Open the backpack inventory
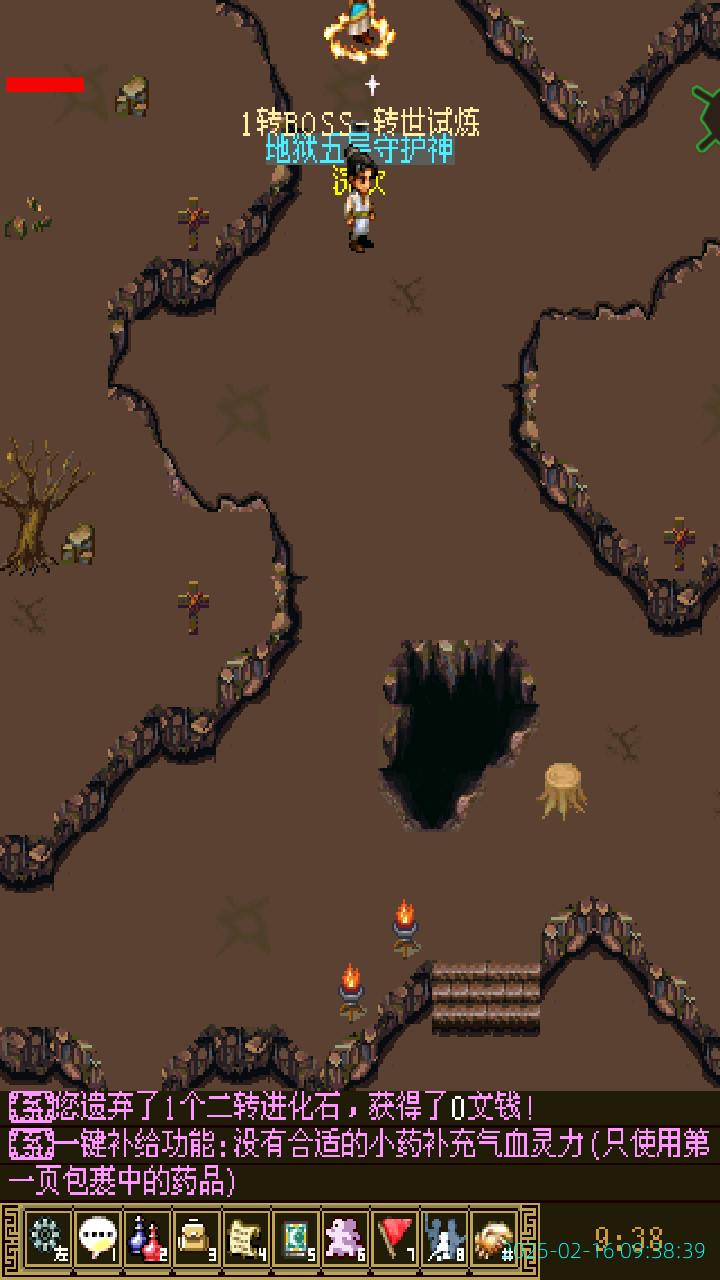Screen dimensions: 720x1280 tap(196, 1238)
